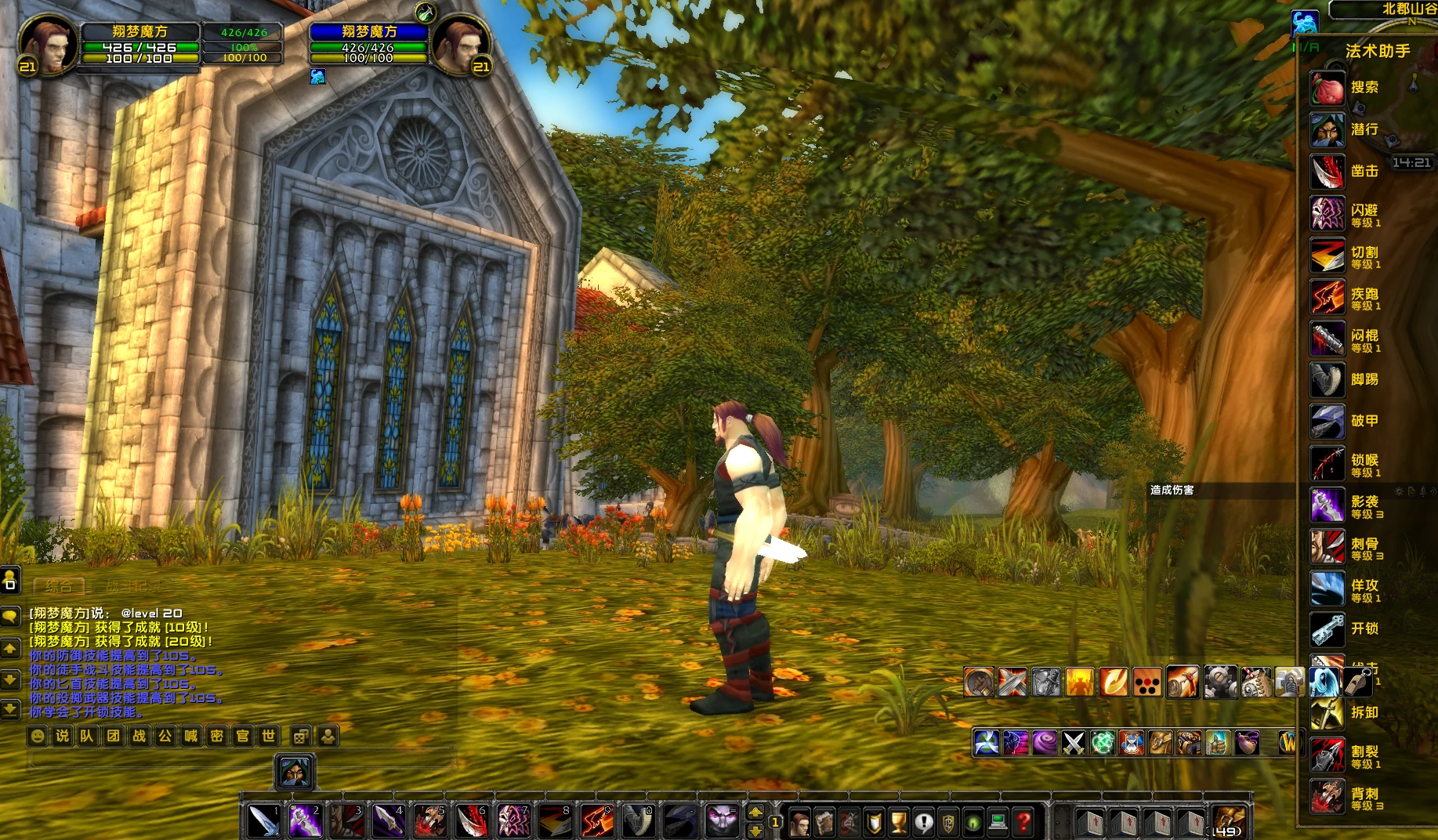Click the player portrait 翔梦魔方
The height and width of the screenshot is (840, 1438).
(x=48, y=45)
